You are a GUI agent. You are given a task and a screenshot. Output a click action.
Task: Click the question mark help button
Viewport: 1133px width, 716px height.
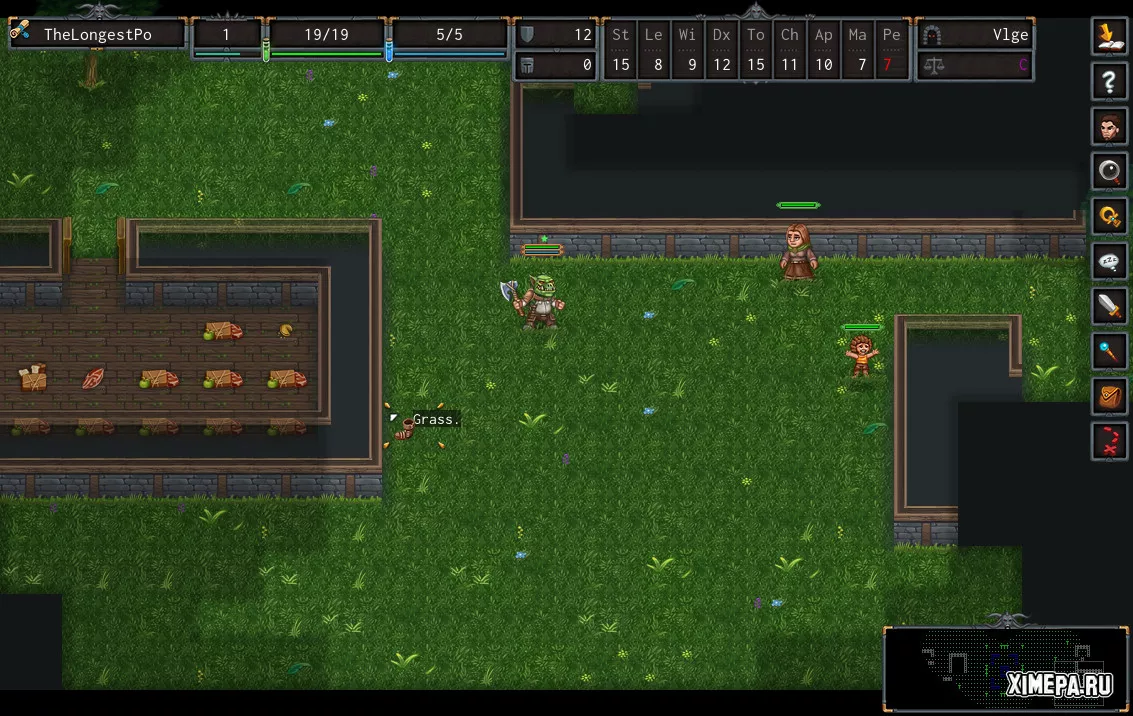(1109, 82)
